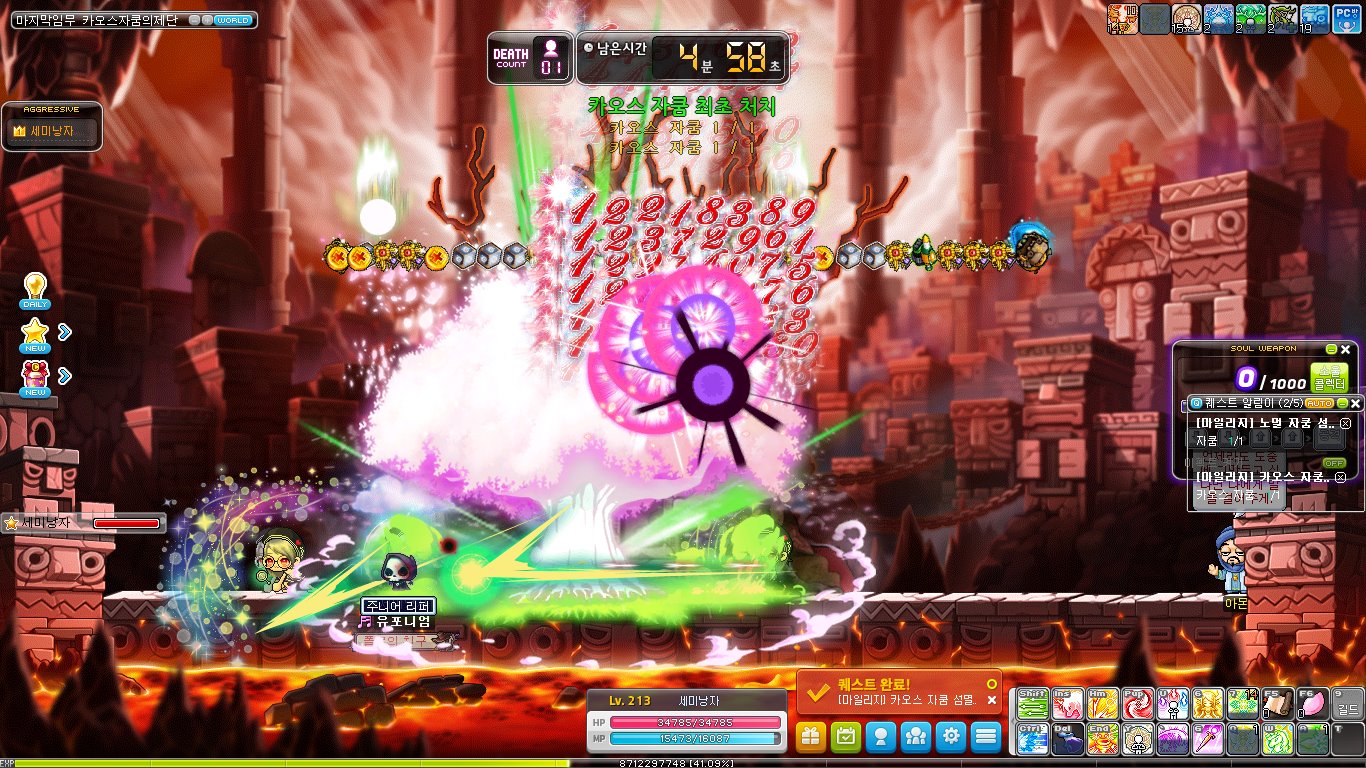The height and width of the screenshot is (768, 1366).
Task: Open the world map with the WORLD button
Action: tap(233, 20)
